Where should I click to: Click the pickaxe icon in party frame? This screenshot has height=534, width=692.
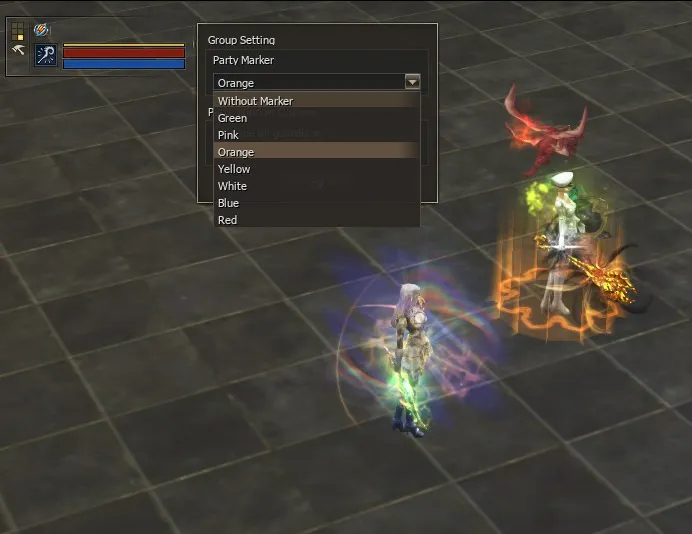tap(17, 50)
